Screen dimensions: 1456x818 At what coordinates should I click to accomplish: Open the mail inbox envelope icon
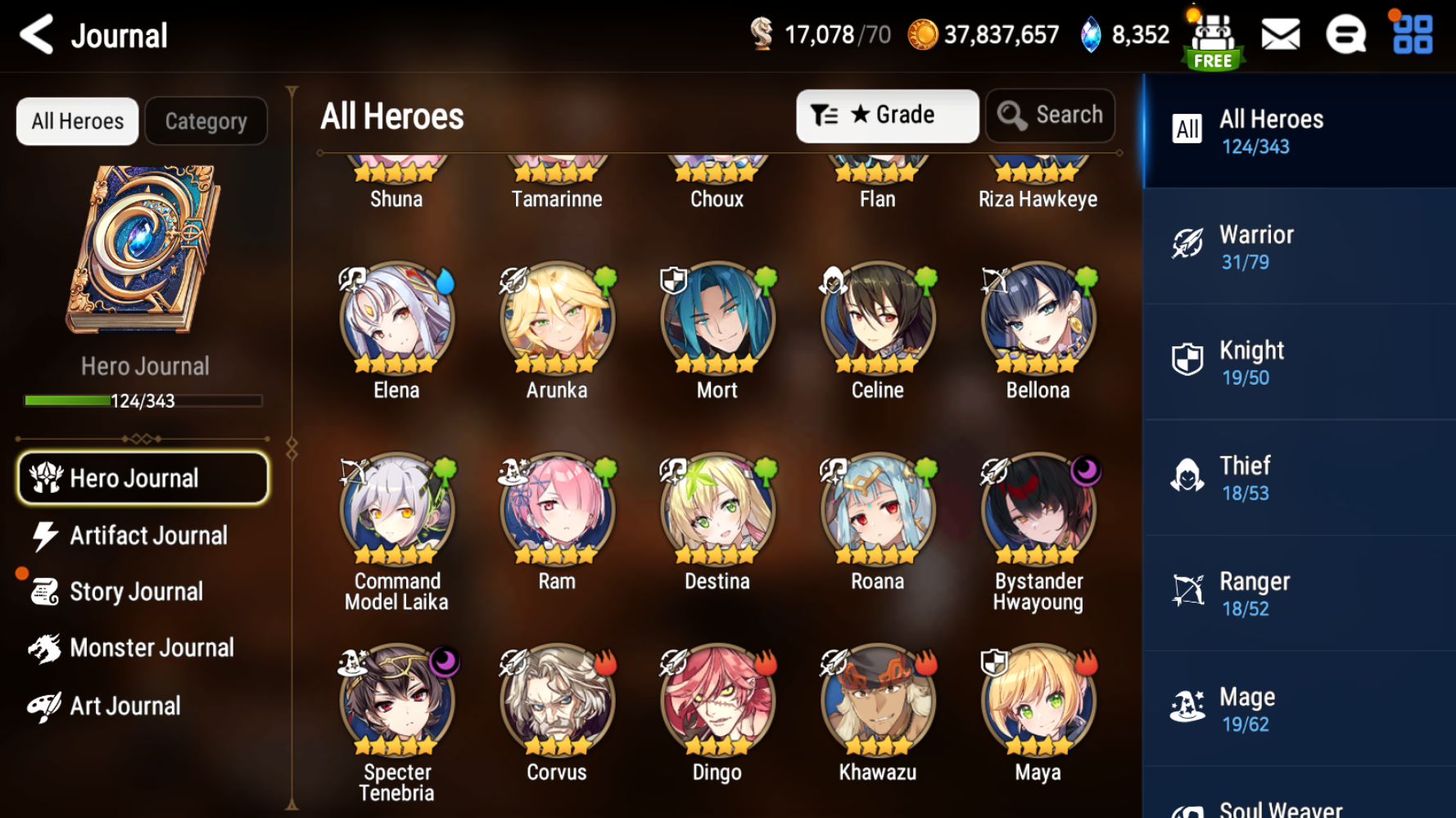[1281, 35]
